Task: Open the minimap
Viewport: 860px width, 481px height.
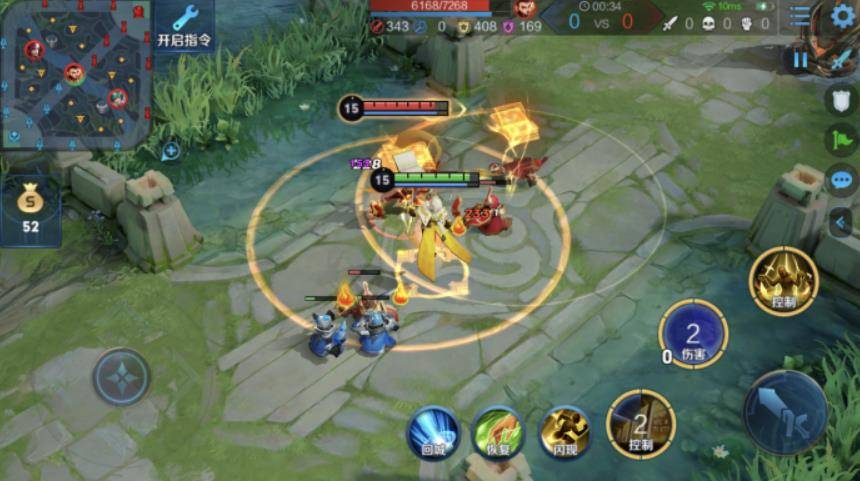Action: pos(76,74)
